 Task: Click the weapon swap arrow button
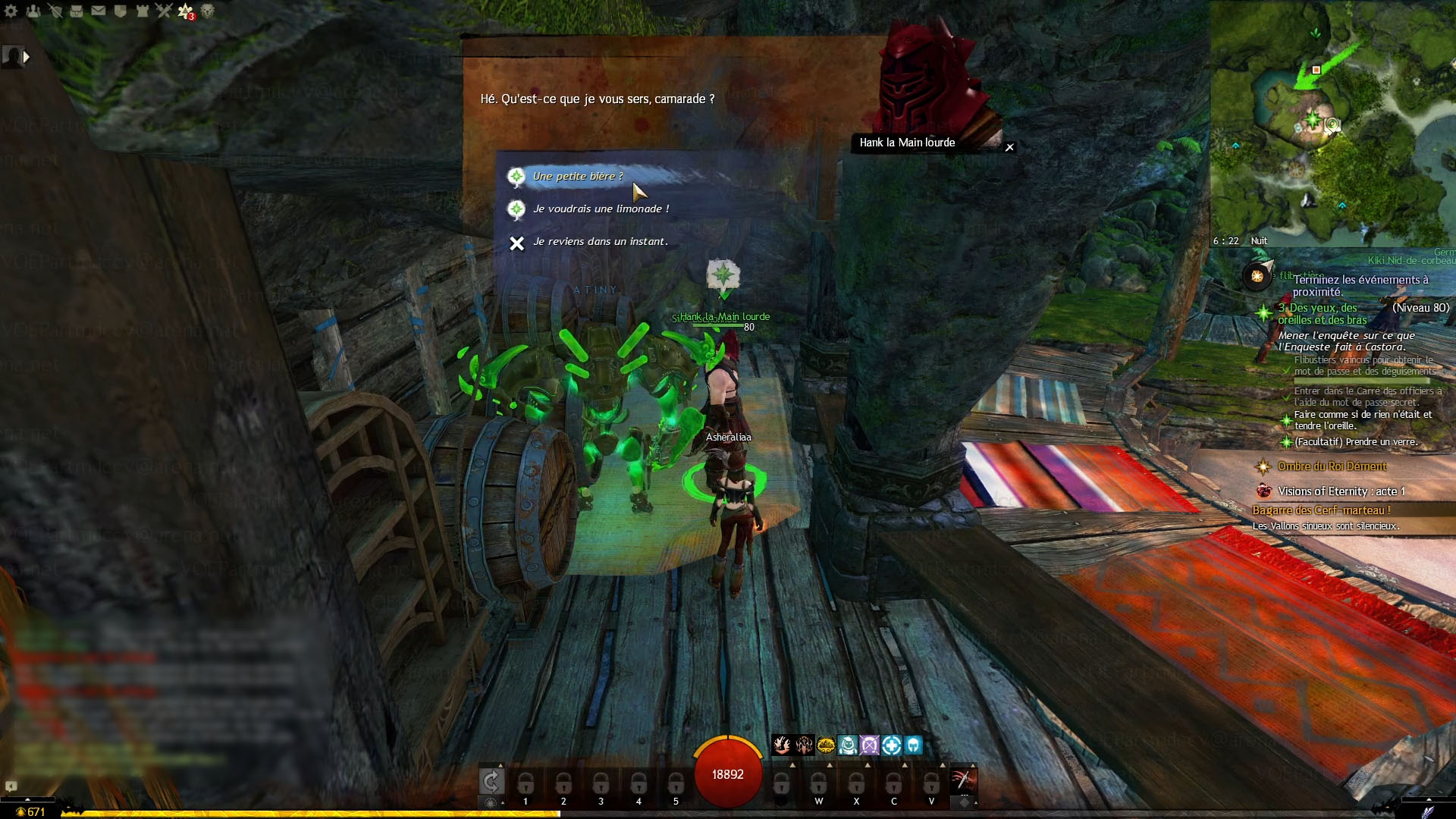click(491, 780)
